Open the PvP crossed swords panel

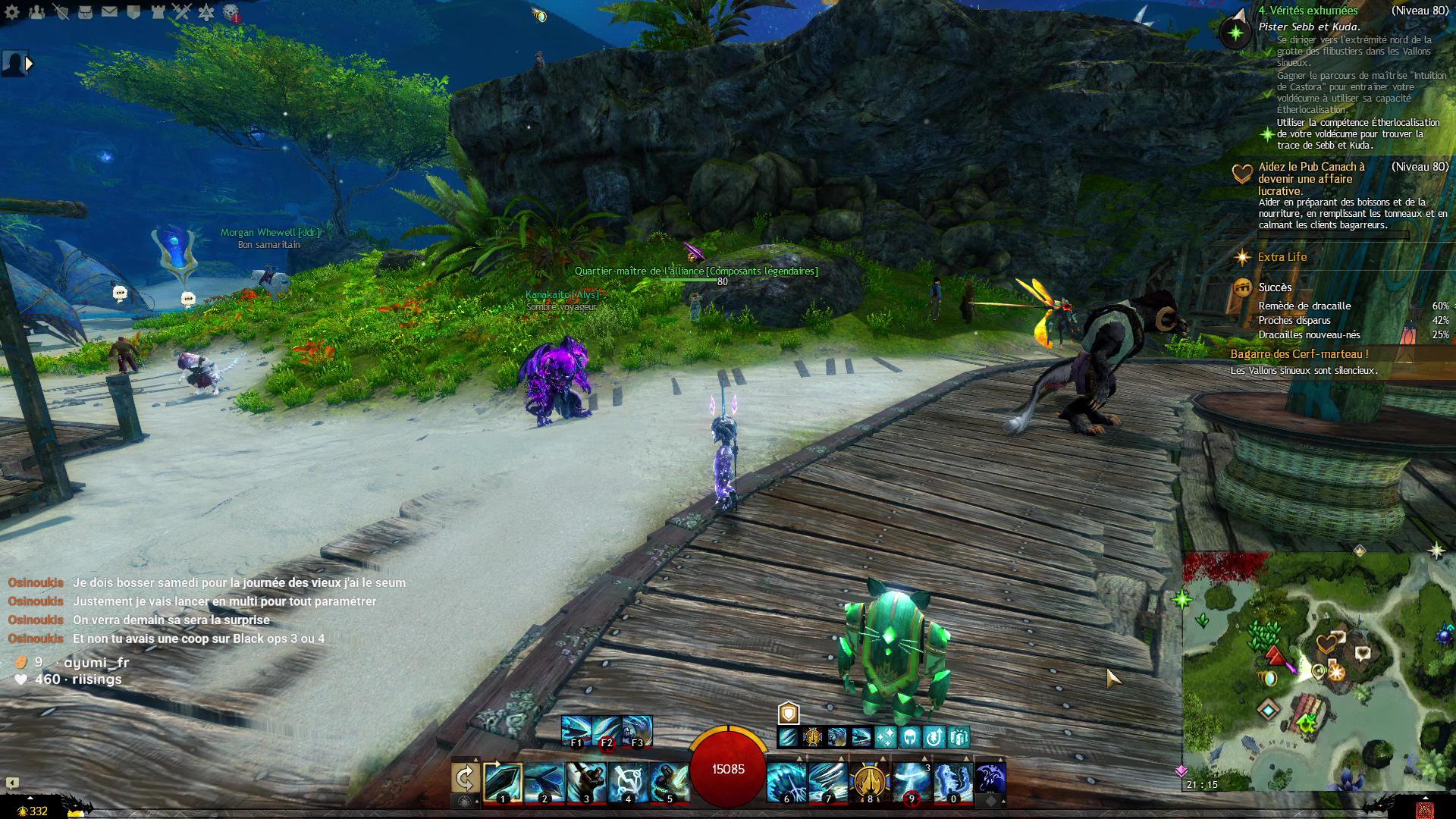(x=182, y=12)
